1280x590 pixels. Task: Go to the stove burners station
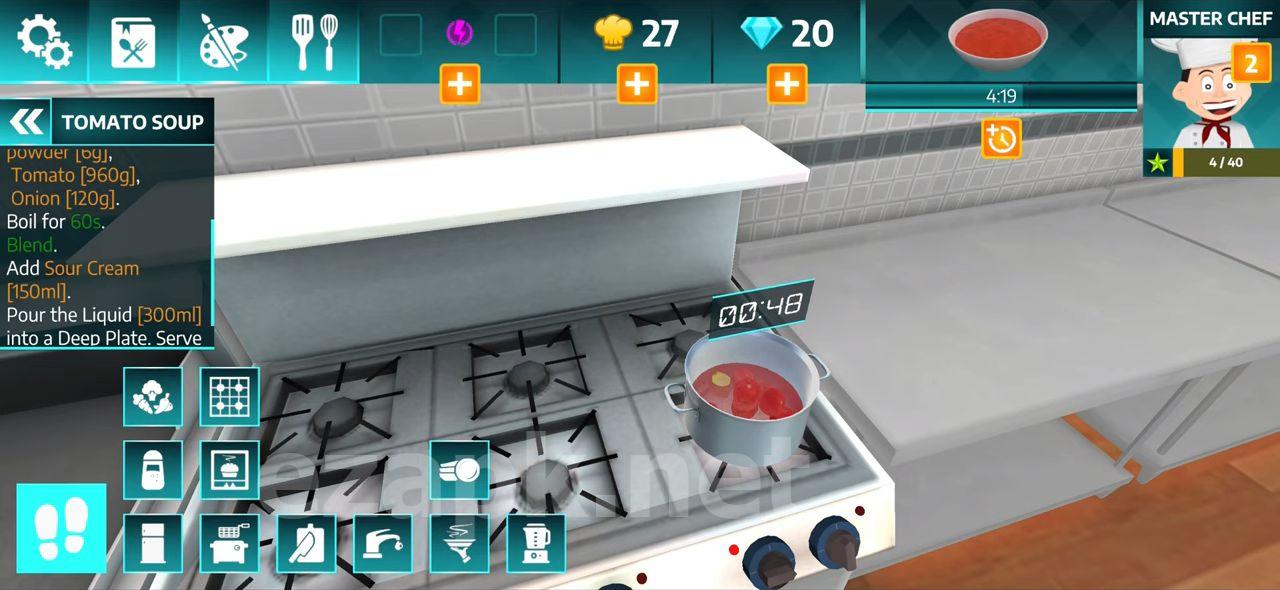point(229,396)
